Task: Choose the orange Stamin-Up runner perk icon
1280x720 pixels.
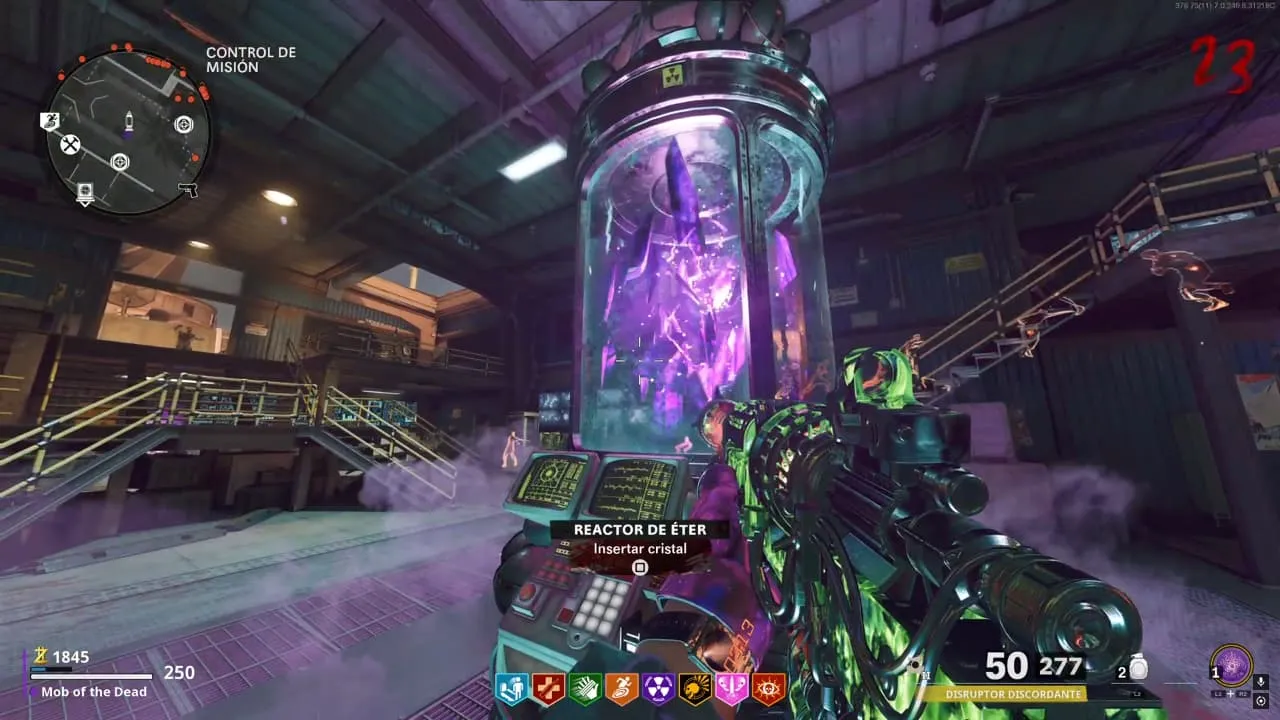Action: click(621, 687)
